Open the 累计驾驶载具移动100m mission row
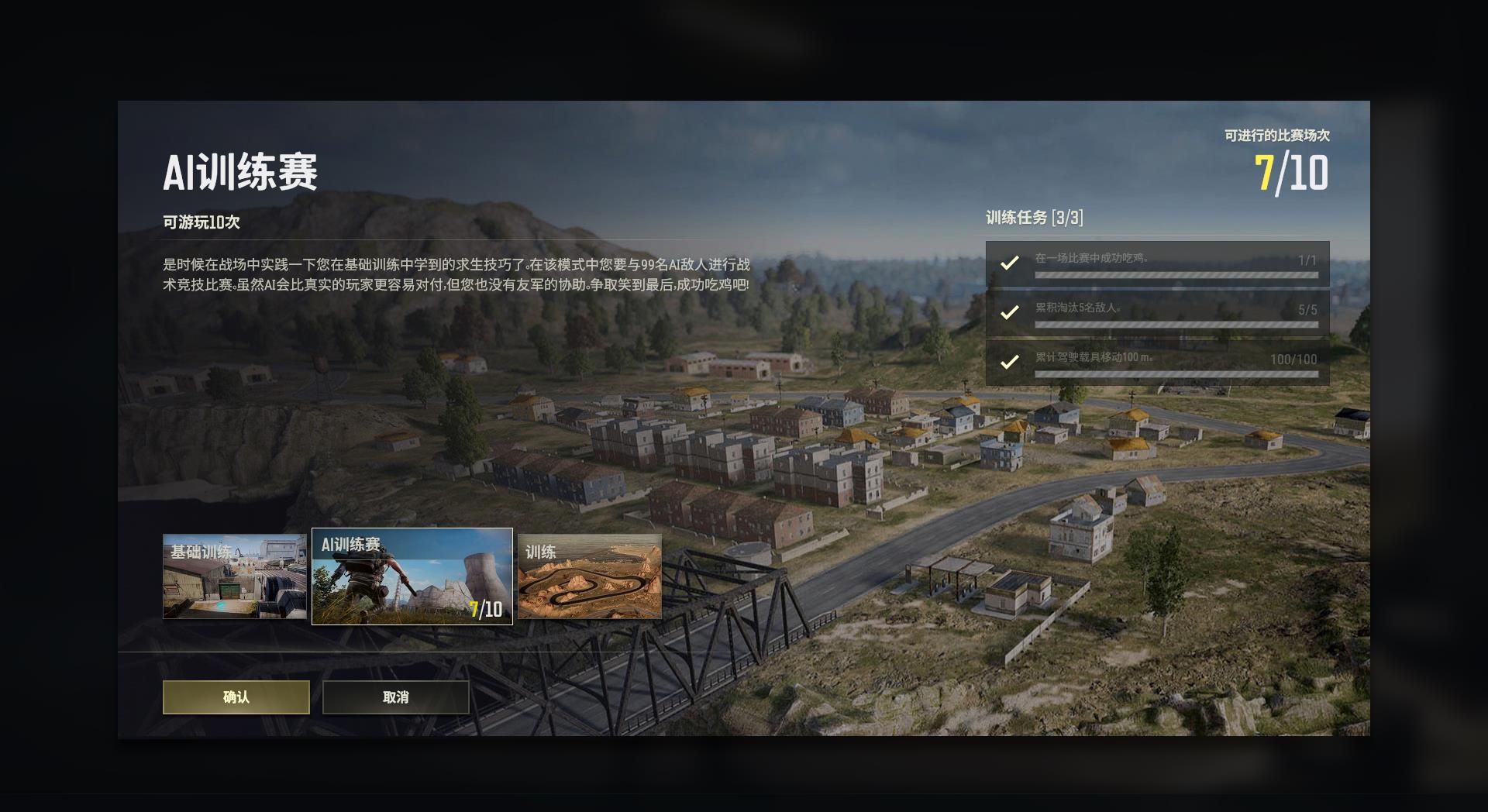Image resolution: width=1488 pixels, height=812 pixels. pyautogui.click(x=1157, y=363)
